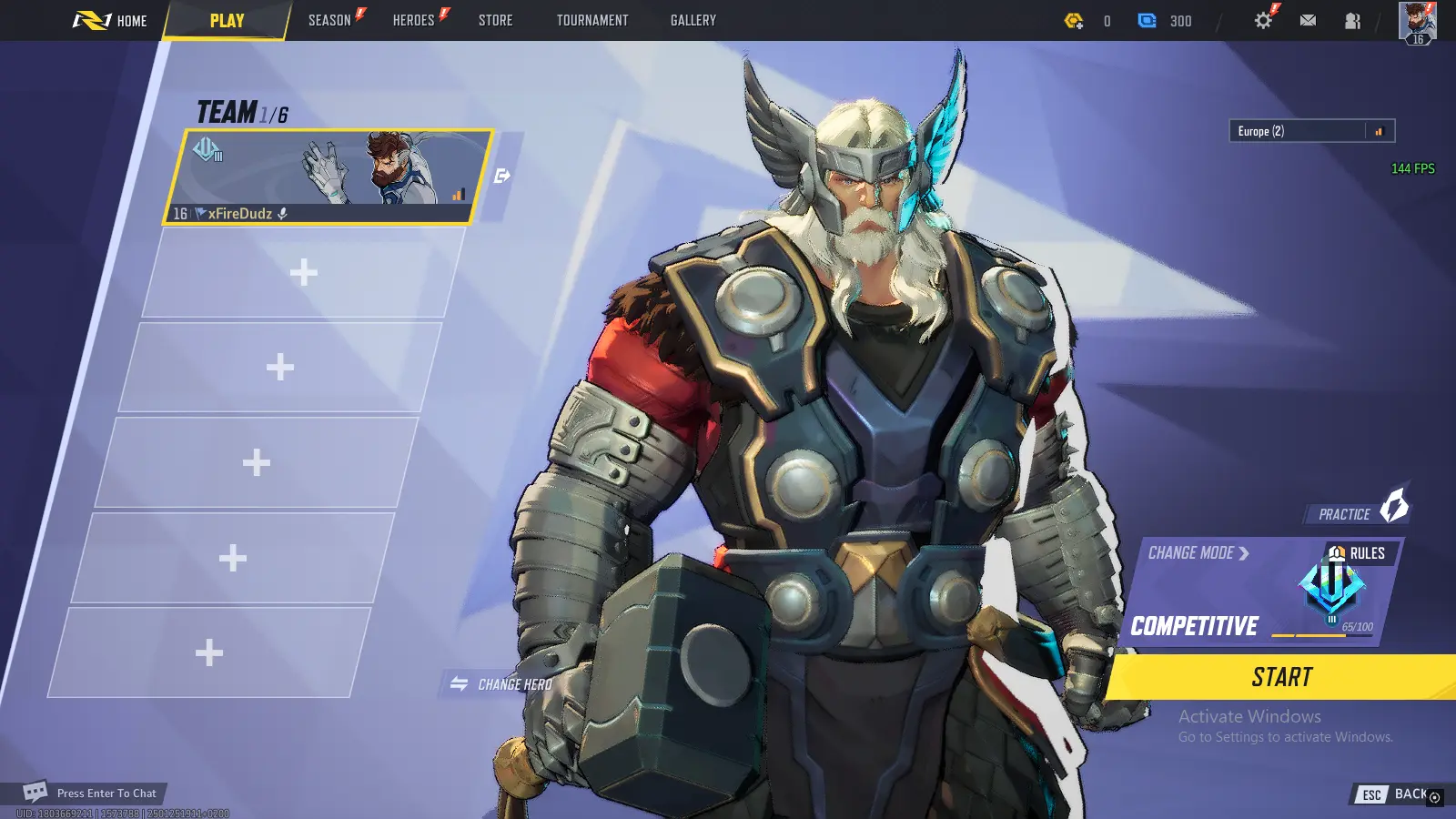
Task: Open the friends social icon
Action: point(1350,19)
